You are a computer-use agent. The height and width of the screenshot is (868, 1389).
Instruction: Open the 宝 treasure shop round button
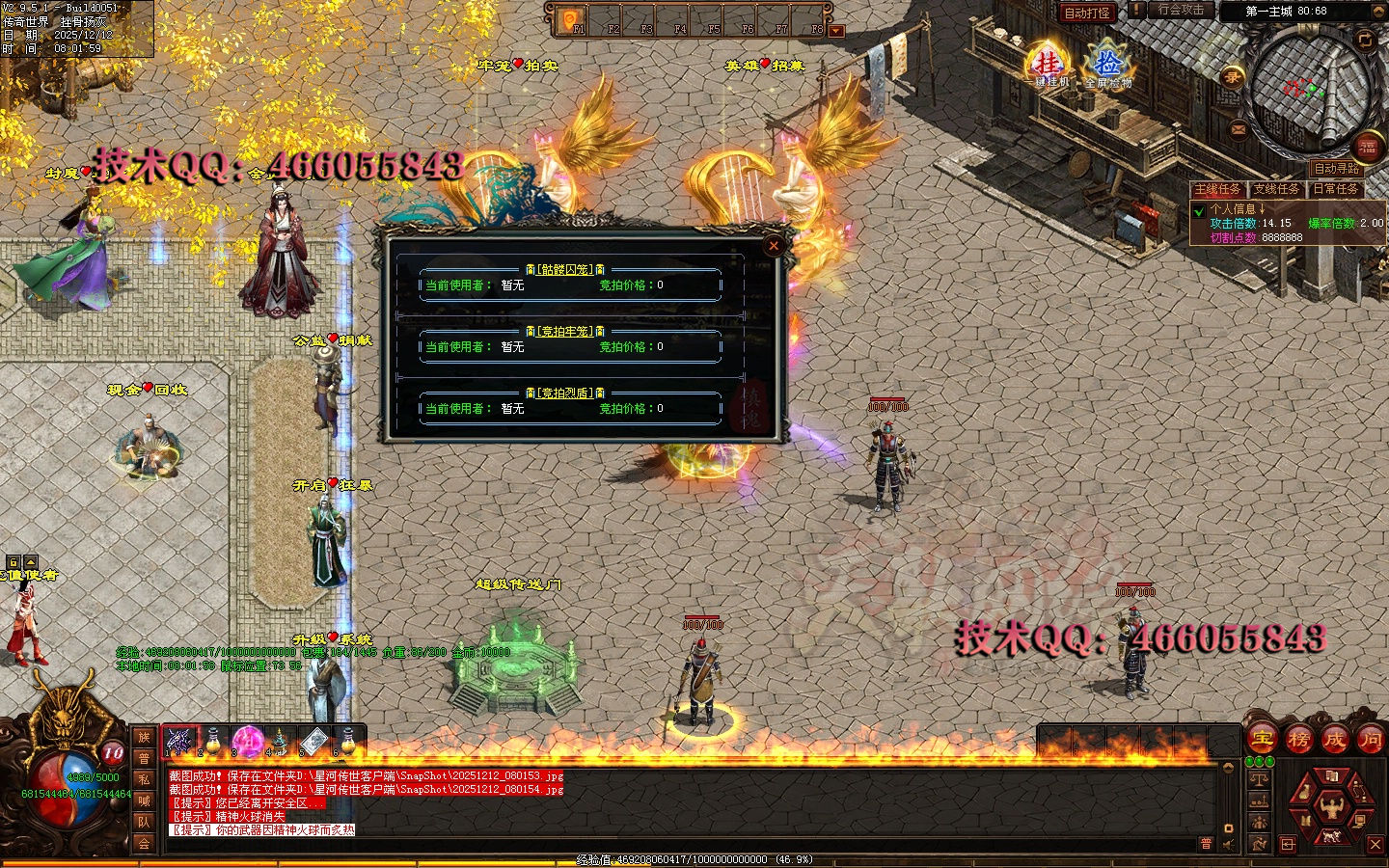coord(1263,740)
